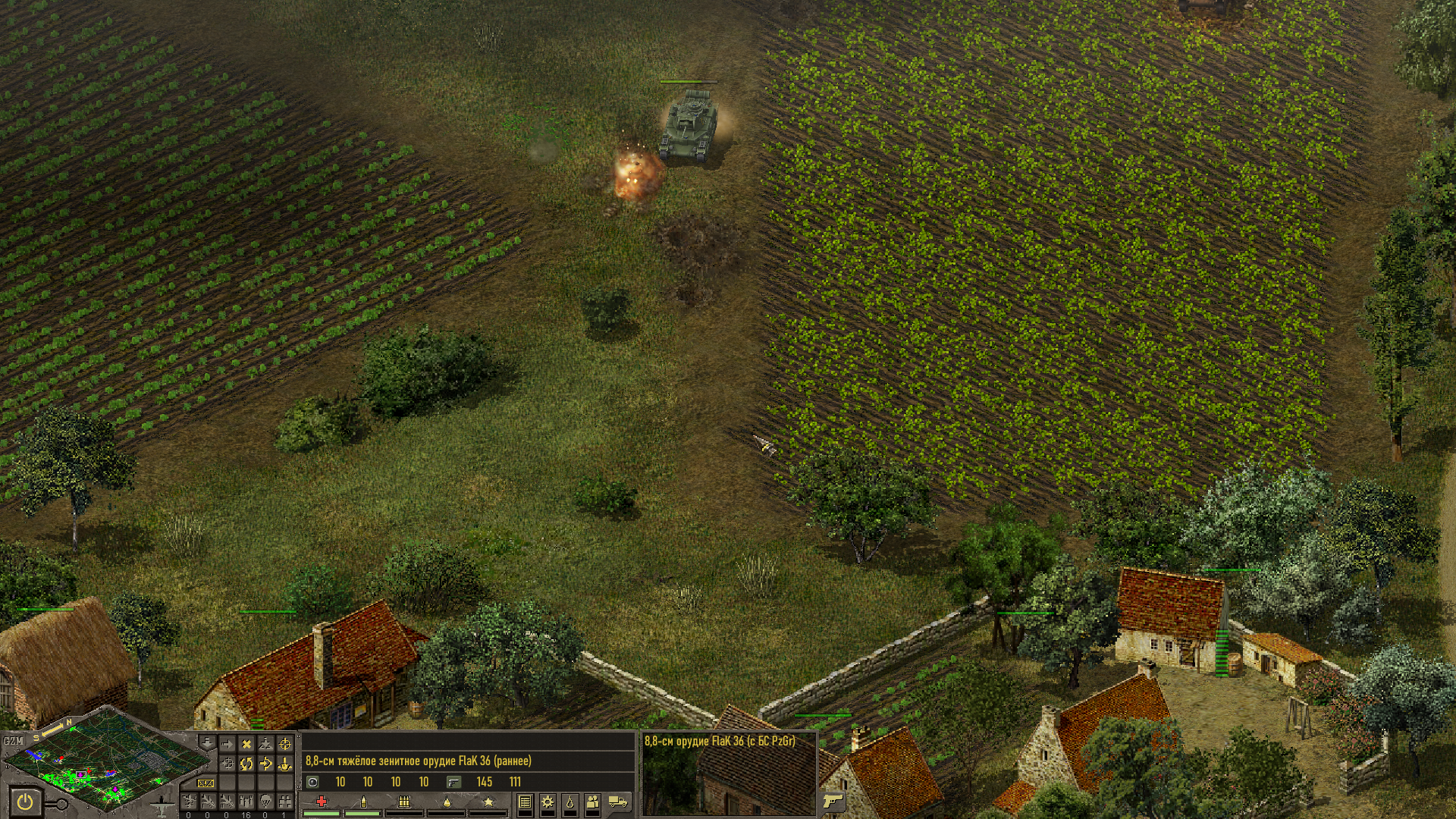Activate the grey arrow-crosshair command
This screenshot has width=1456, height=819.
227,764
